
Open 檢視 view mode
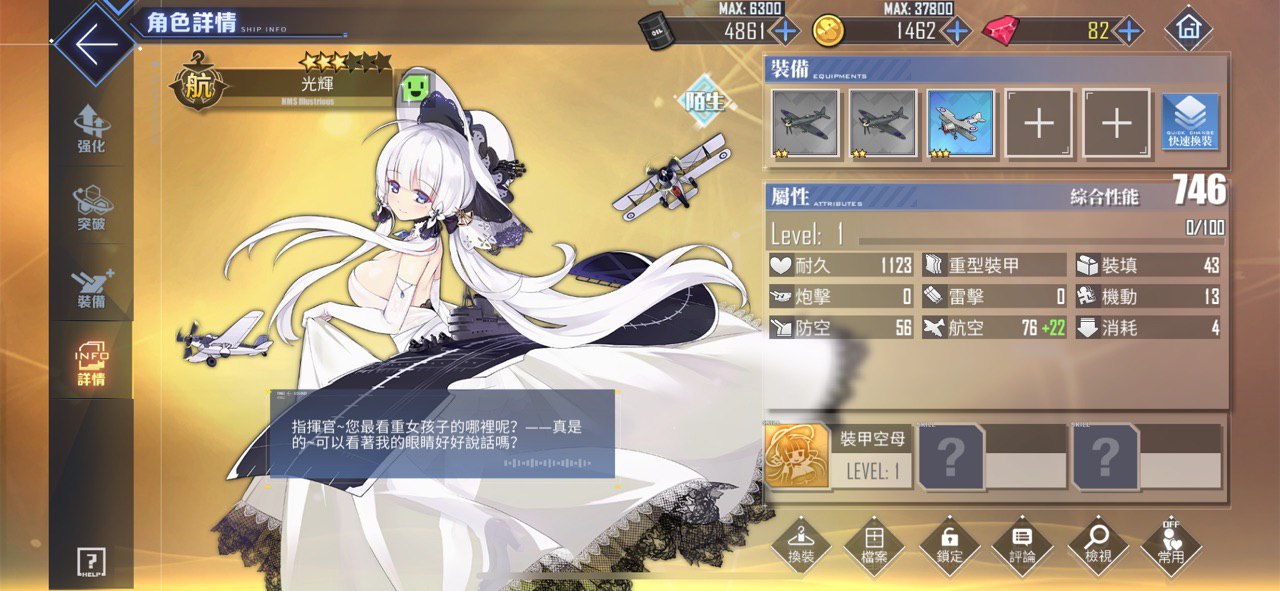pos(1097,547)
